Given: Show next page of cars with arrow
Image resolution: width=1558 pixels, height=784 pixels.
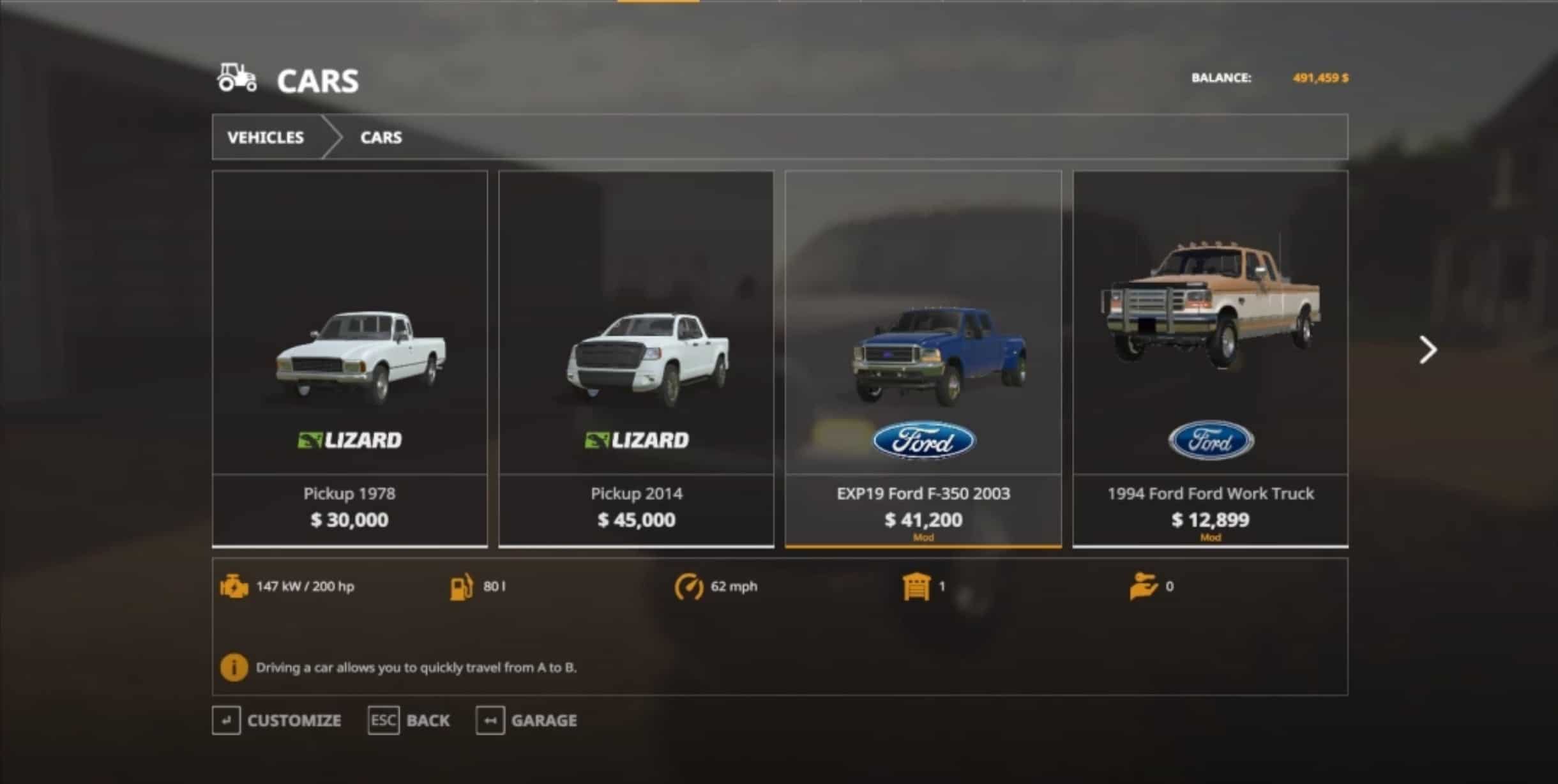Looking at the screenshot, I should (1428, 350).
